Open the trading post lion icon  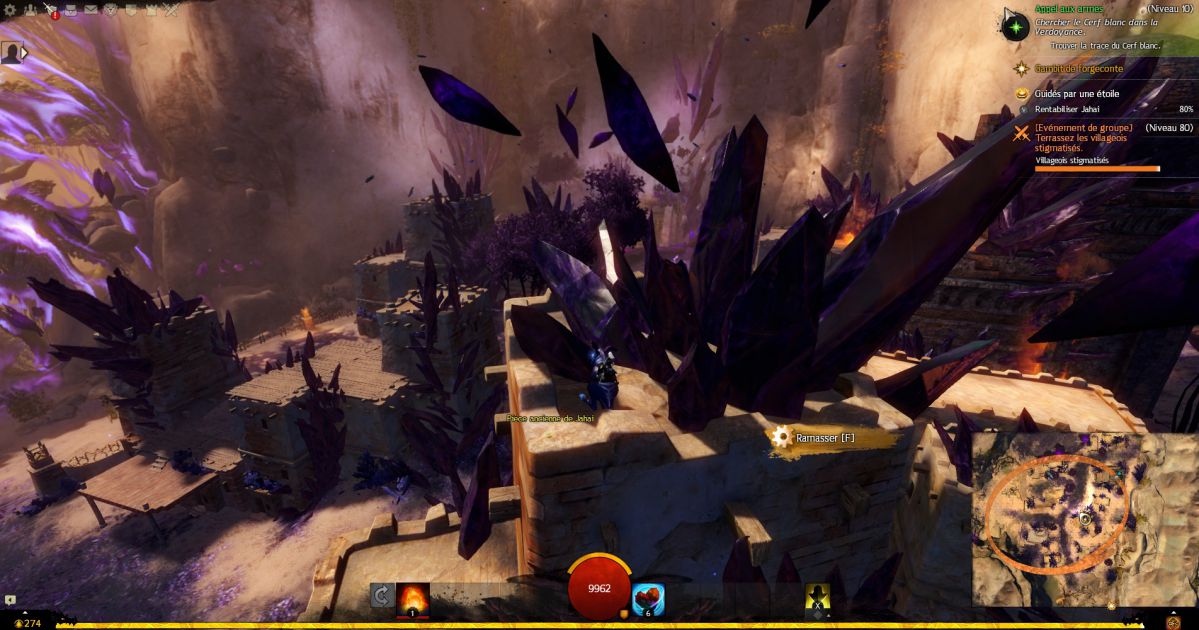click(x=111, y=10)
